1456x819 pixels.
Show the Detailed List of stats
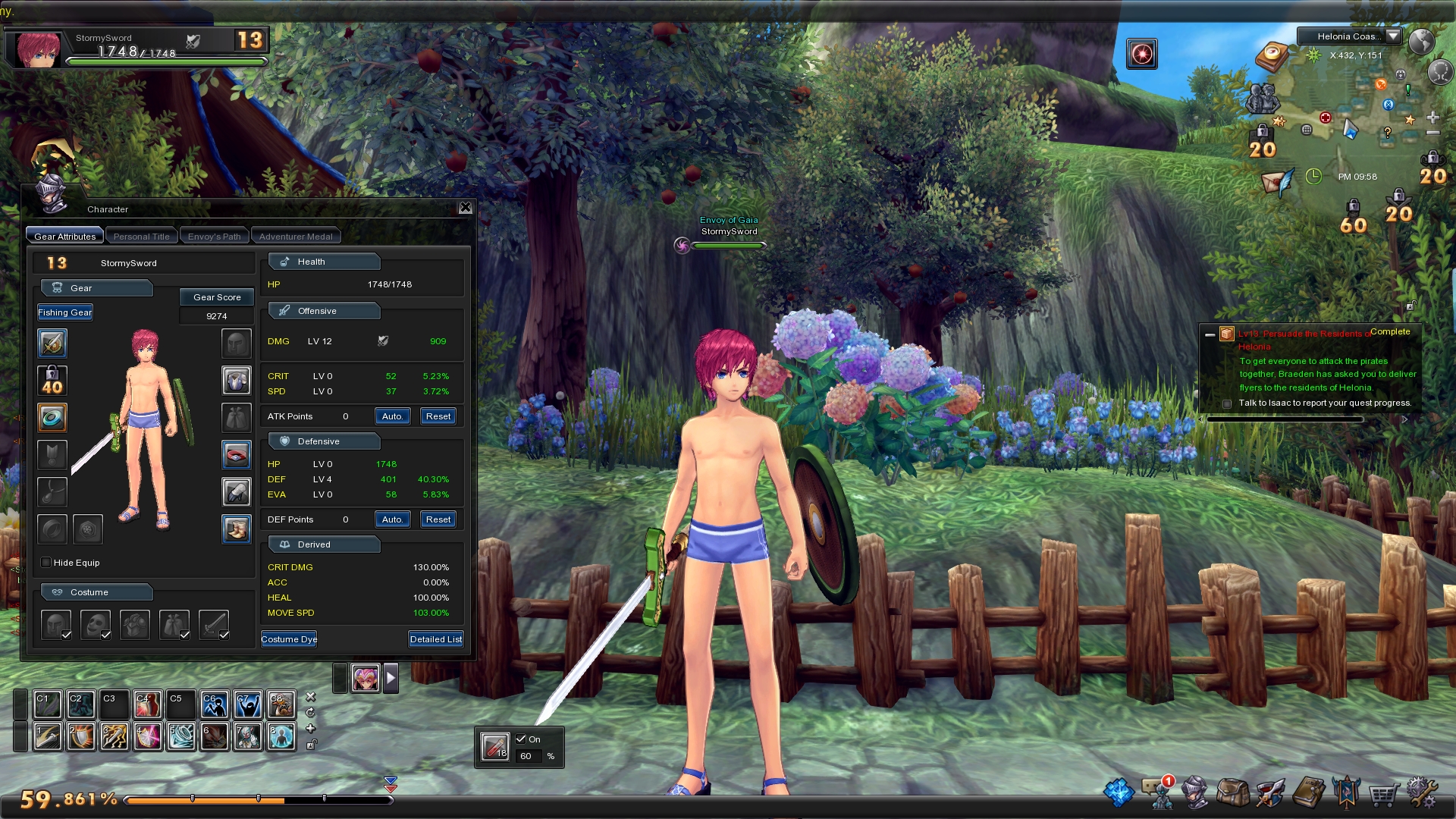[436, 639]
